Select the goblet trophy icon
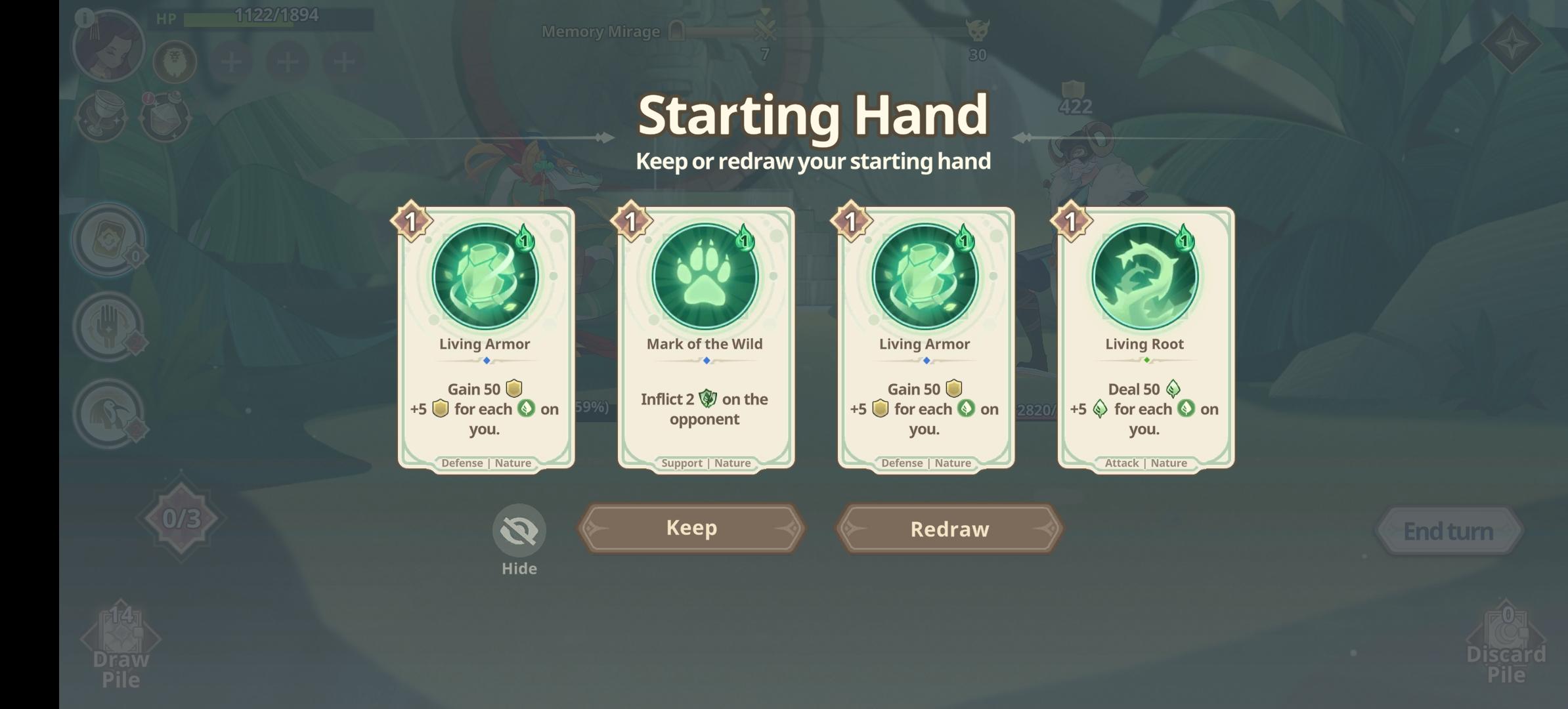The image size is (1568, 709). 103,118
